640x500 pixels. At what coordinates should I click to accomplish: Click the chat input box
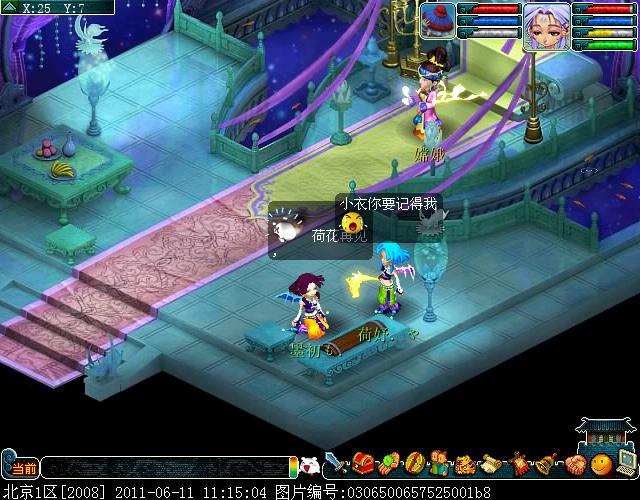click(x=165, y=467)
